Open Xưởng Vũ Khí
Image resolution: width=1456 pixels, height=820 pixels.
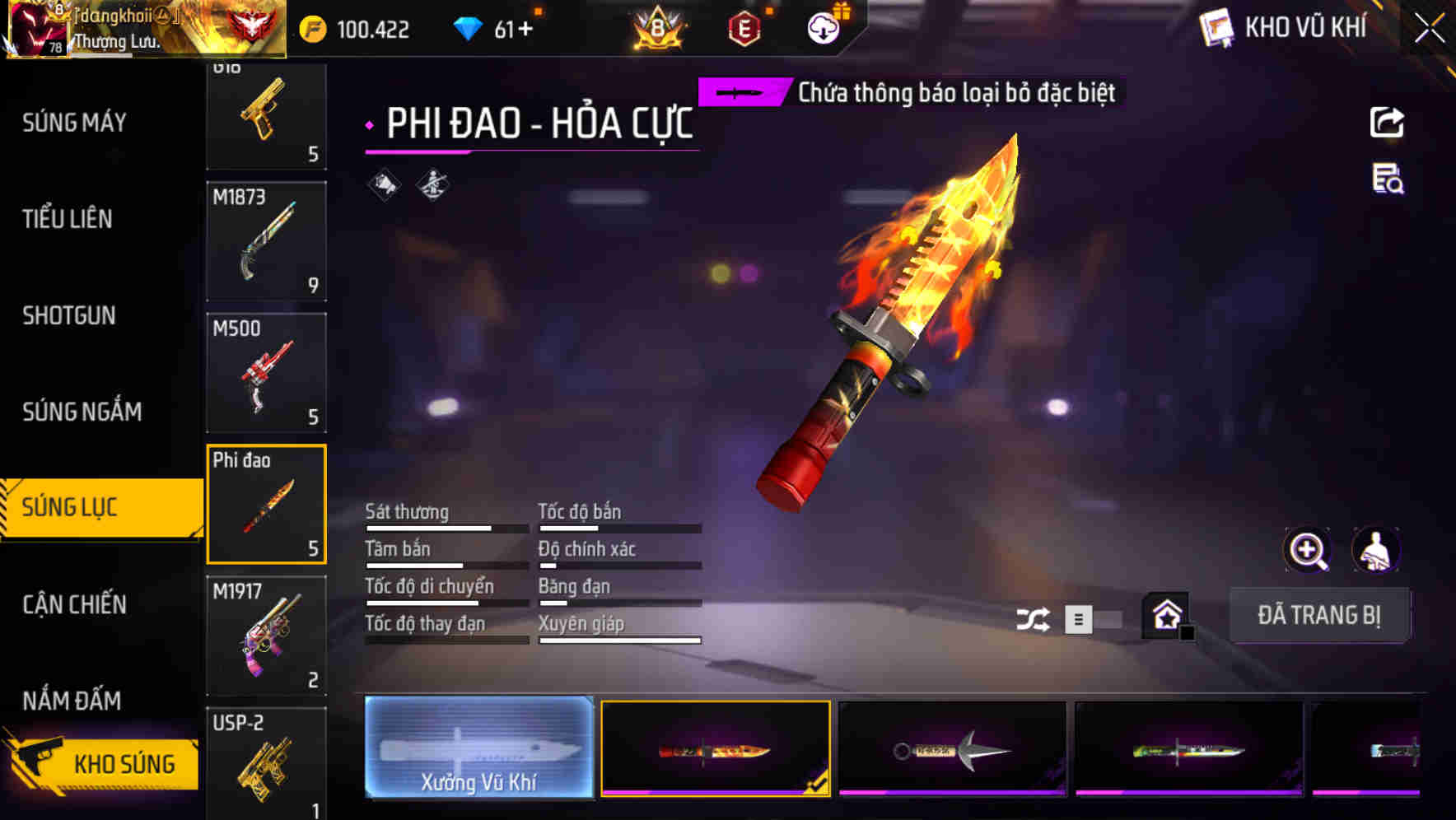coord(479,748)
